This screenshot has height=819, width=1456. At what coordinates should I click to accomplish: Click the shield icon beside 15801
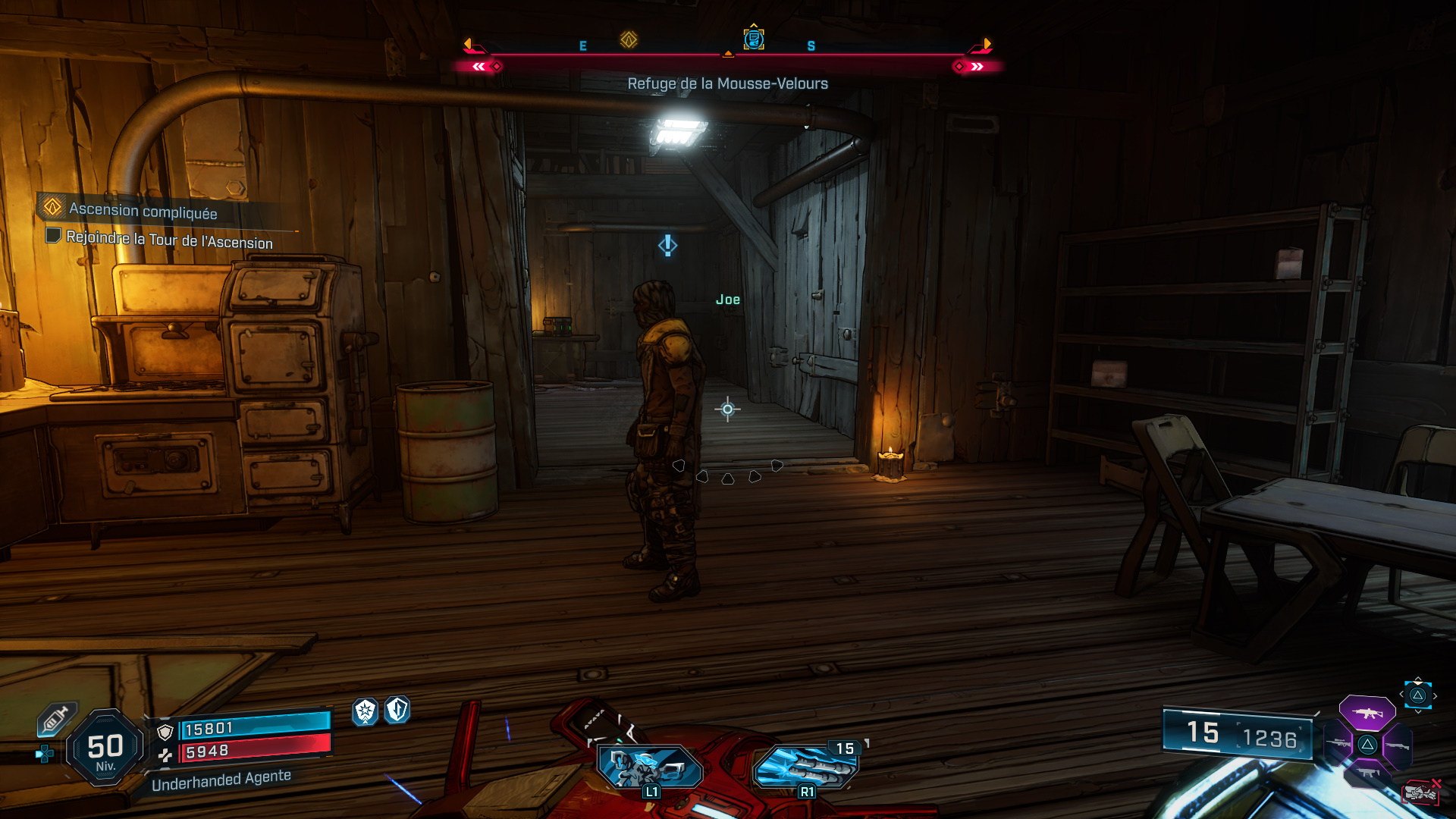point(165,730)
